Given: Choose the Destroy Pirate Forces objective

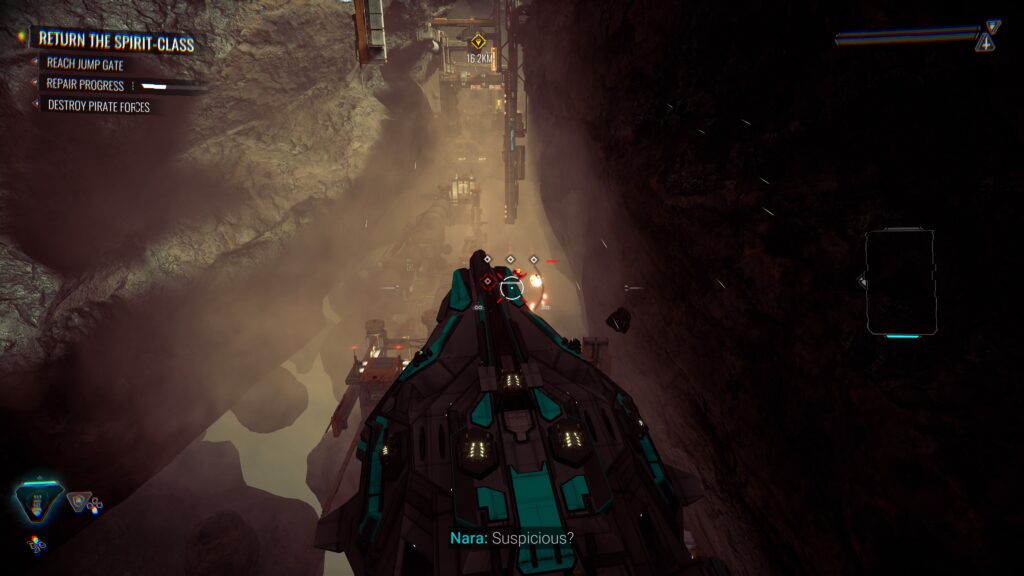Looking at the screenshot, I should 98,105.
